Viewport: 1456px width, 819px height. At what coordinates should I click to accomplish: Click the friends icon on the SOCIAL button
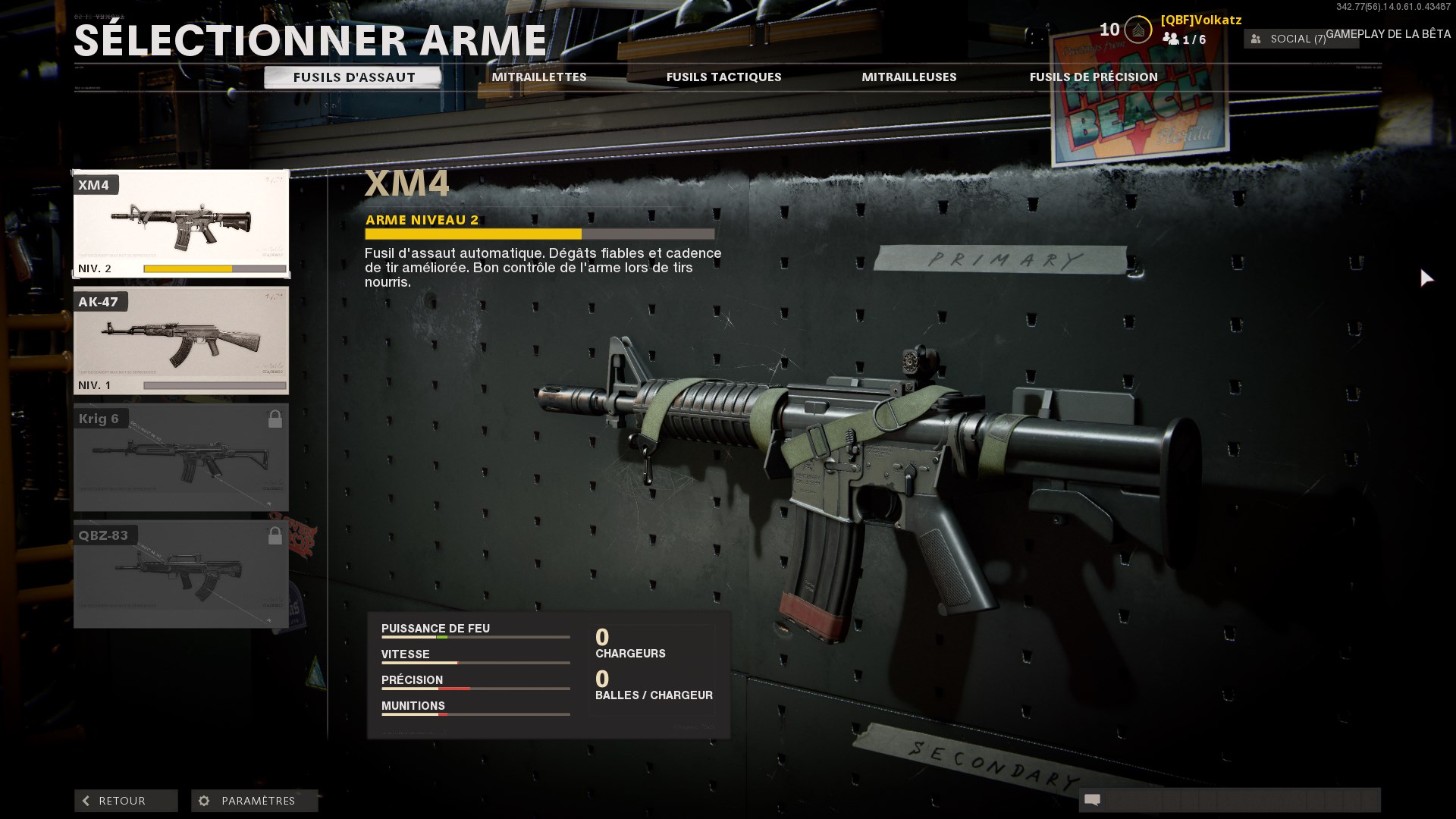(x=1255, y=38)
